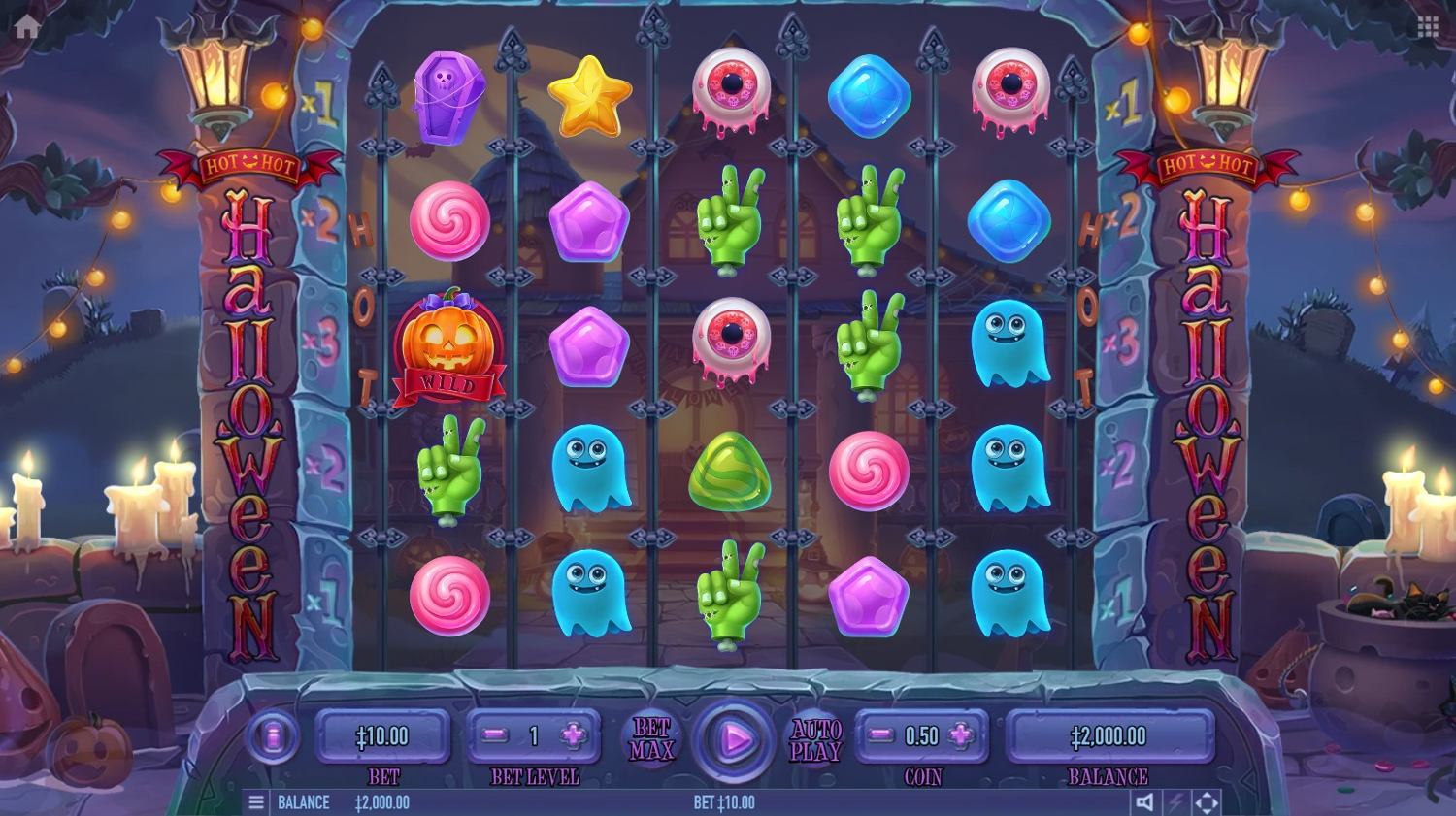The height and width of the screenshot is (816, 1456).
Task: Open the Auto Play options
Action: coord(816,739)
